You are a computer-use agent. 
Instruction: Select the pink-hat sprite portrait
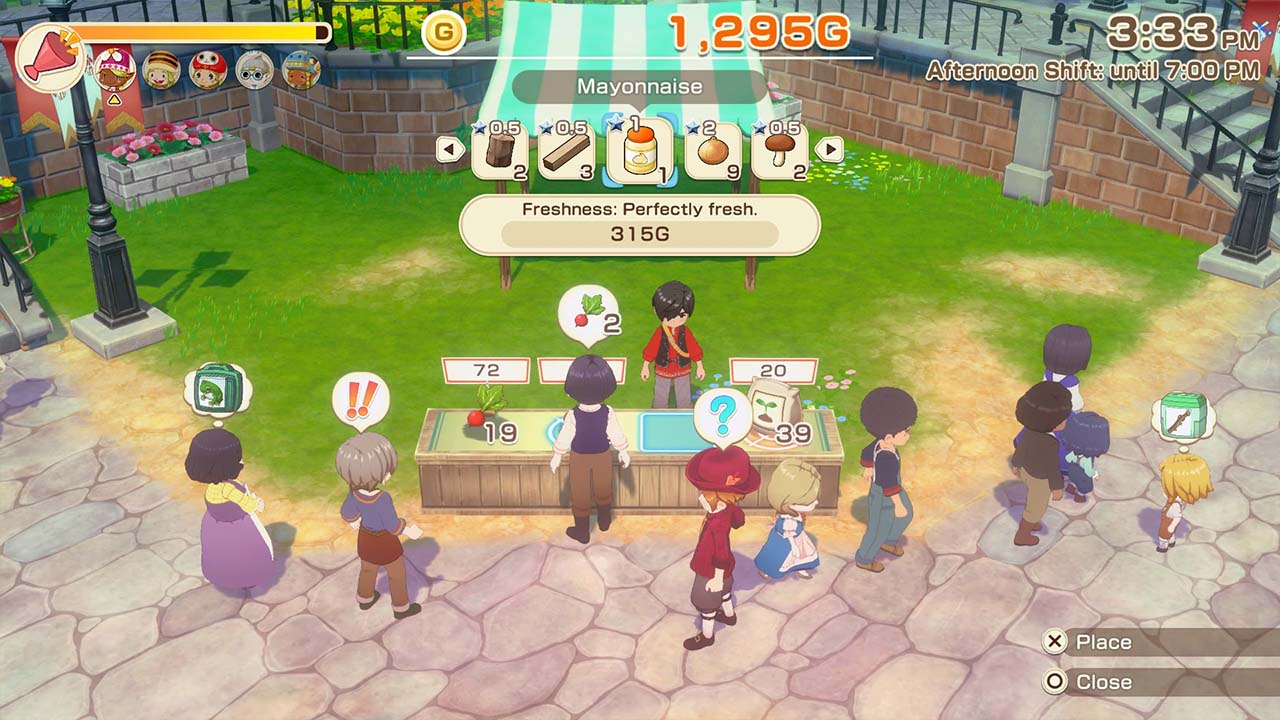pos(114,69)
